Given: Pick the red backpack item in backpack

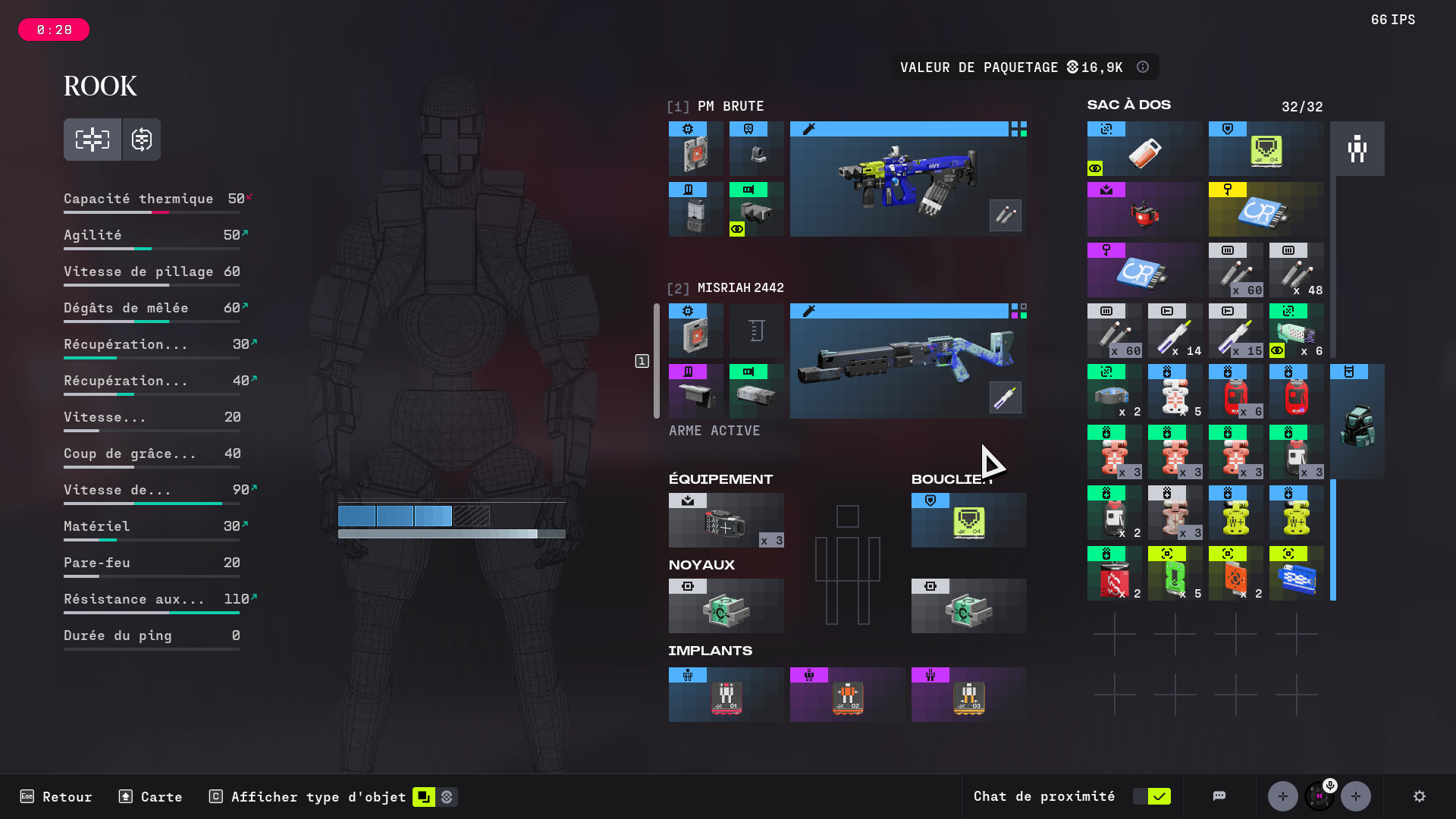Looking at the screenshot, I should point(1144,209).
